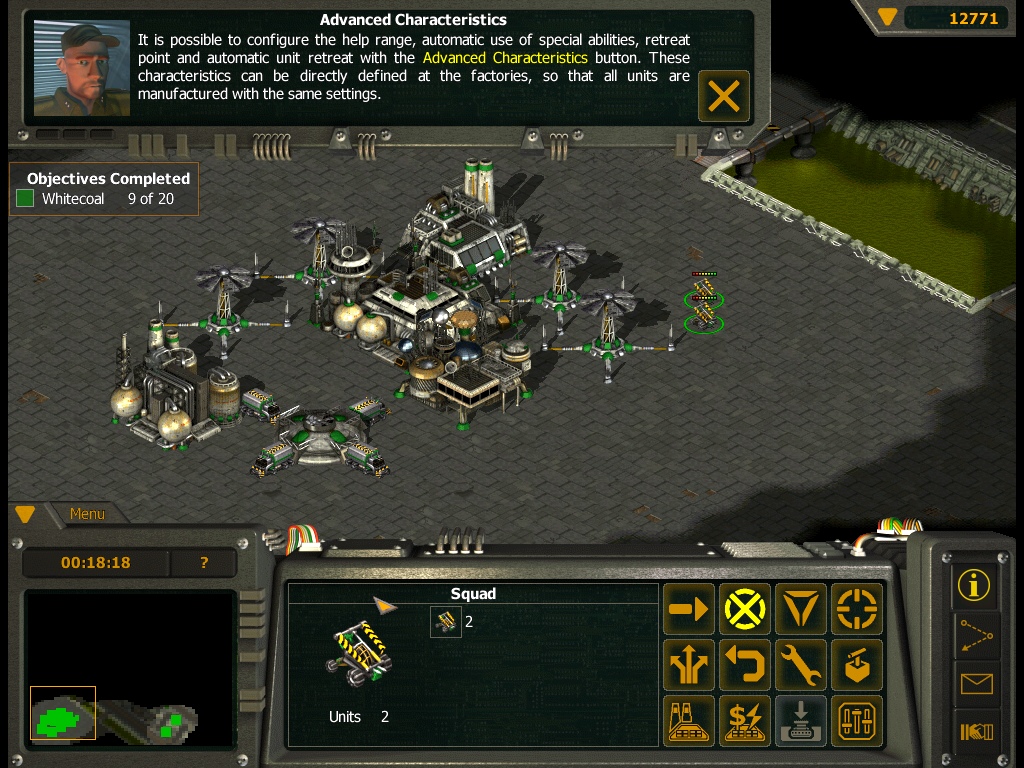Image resolution: width=1024 pixels, height=768 pixels.
Task: Click the three-way split arrows command
Action: (689, 665)
